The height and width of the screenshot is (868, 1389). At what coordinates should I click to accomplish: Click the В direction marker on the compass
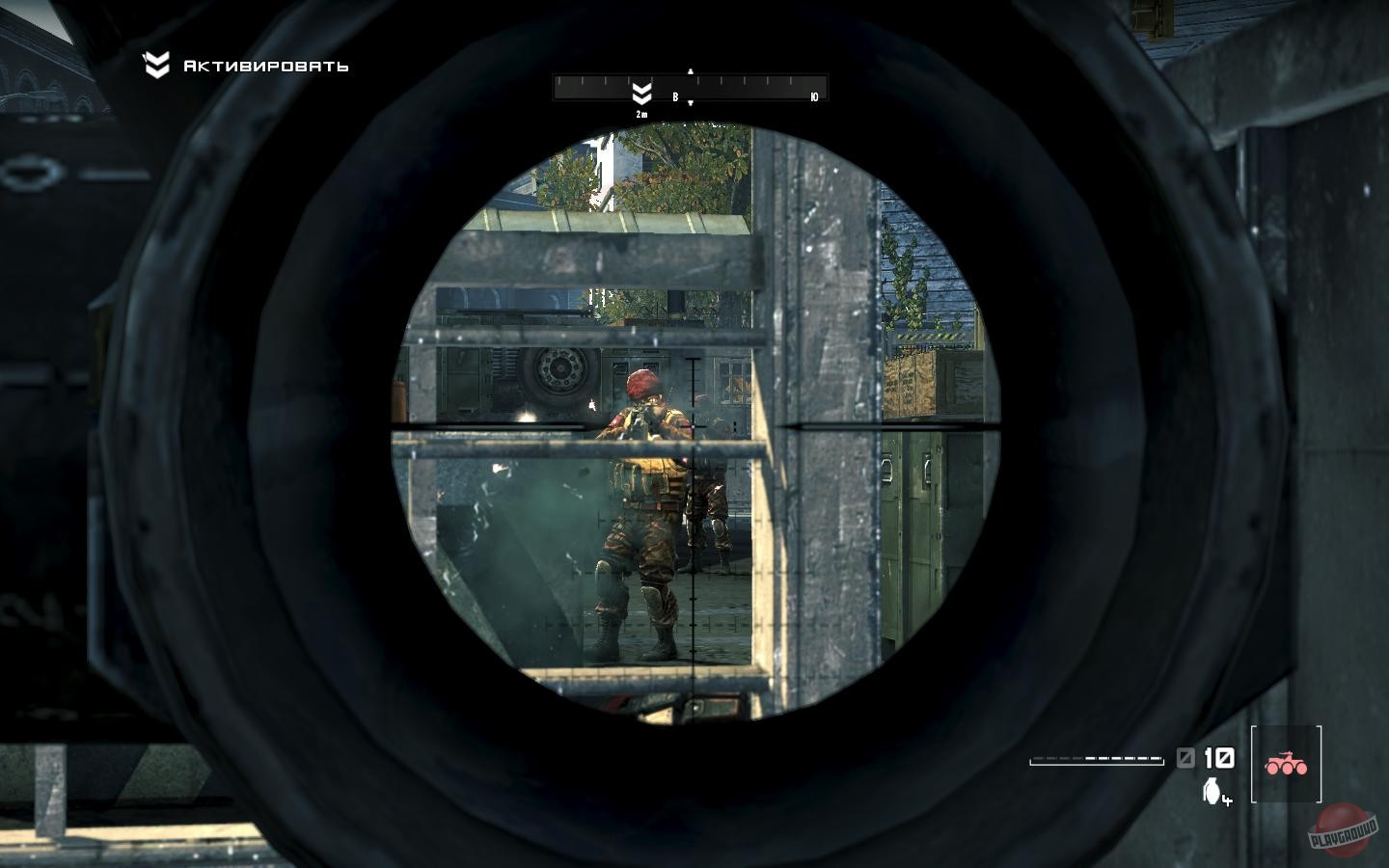coord(676,96)
